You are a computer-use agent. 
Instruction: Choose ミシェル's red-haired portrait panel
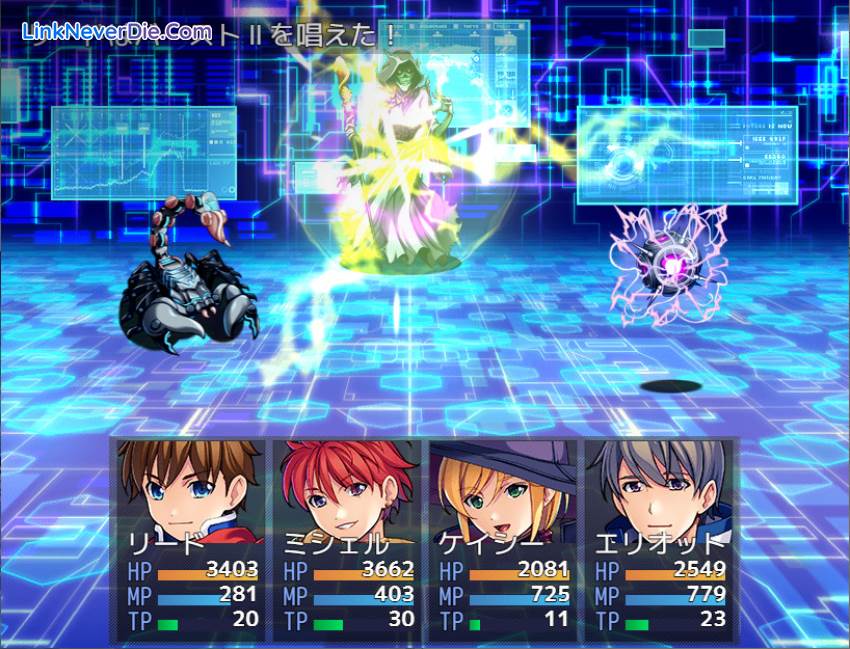coord(347,538)
